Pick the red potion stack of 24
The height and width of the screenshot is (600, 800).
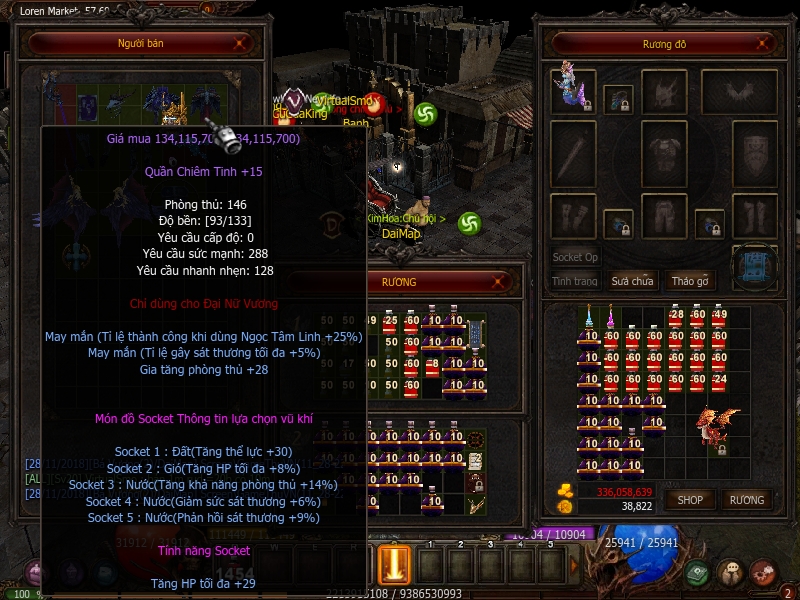tap(718, 380)
